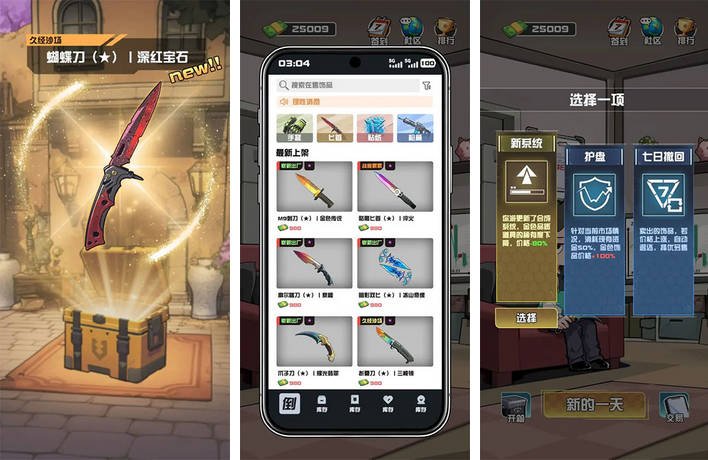
Task: View the purple gradient dagger listing
Action: pos(395,192)
